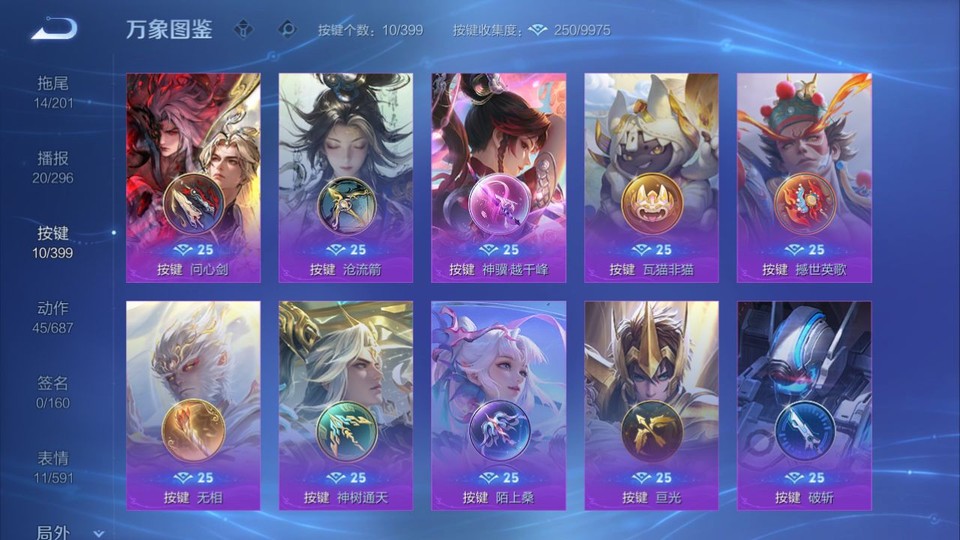Click the hexagon icon beside 万象图鉴 title
960x540 pixels.
pyautogui.click(x=243, y=30)
